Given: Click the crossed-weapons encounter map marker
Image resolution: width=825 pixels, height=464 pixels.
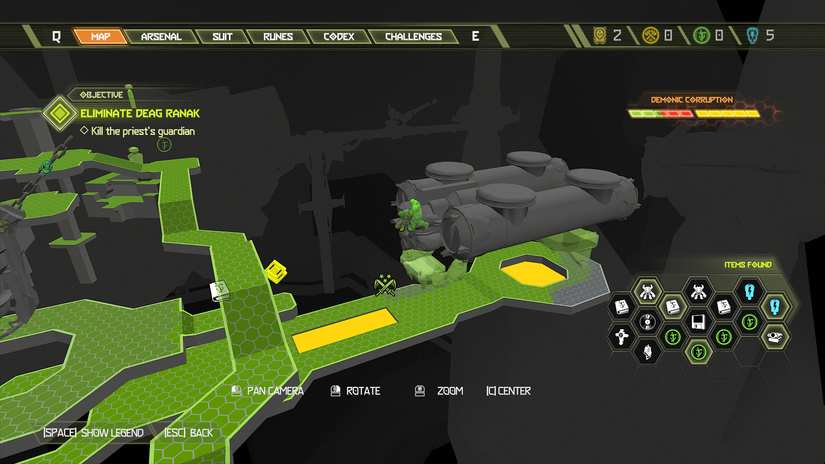Looking at the screenshot, I should pos(384,287).
